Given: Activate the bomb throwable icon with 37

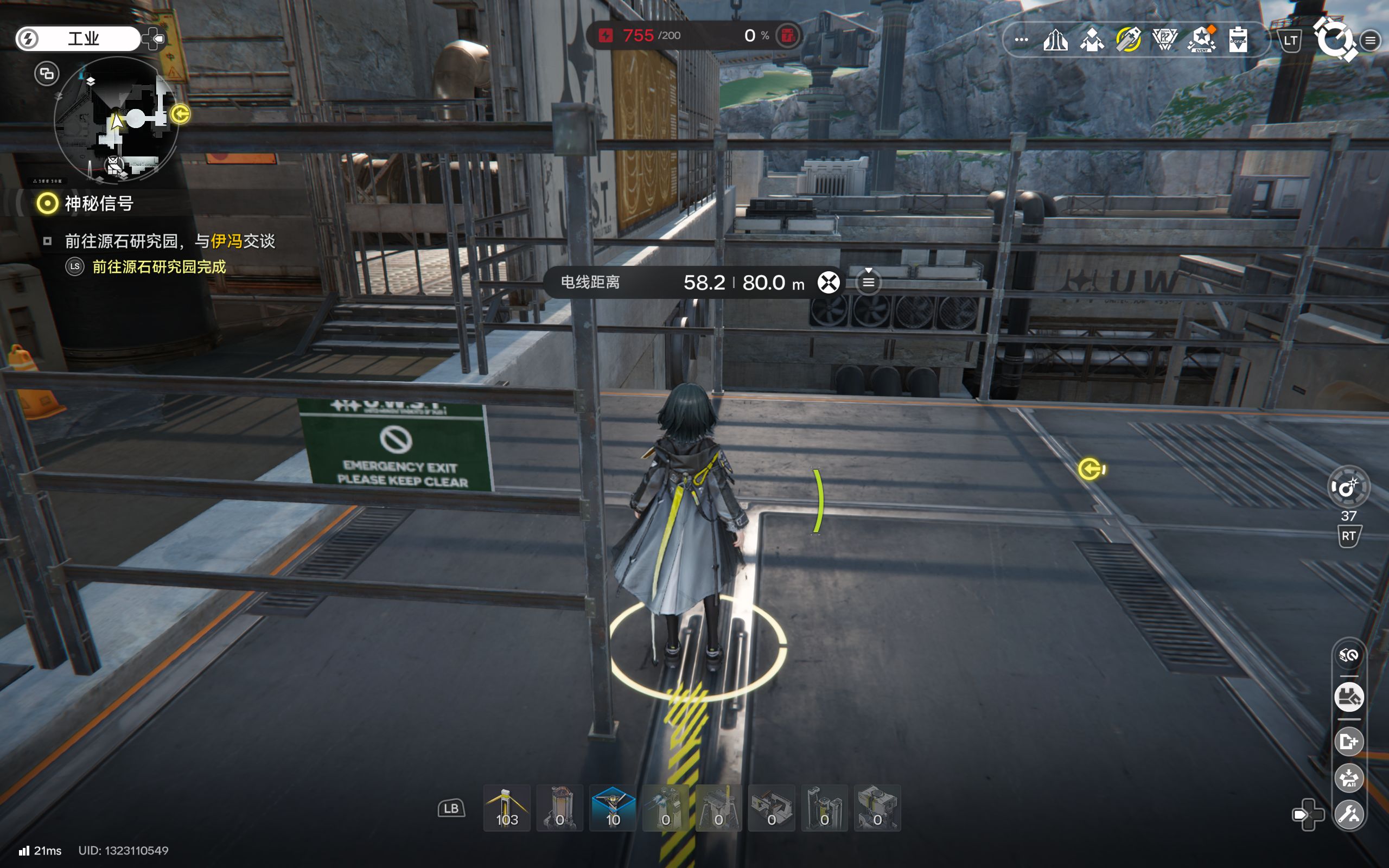Looking at the screenshot, I should click(1348, 487).
